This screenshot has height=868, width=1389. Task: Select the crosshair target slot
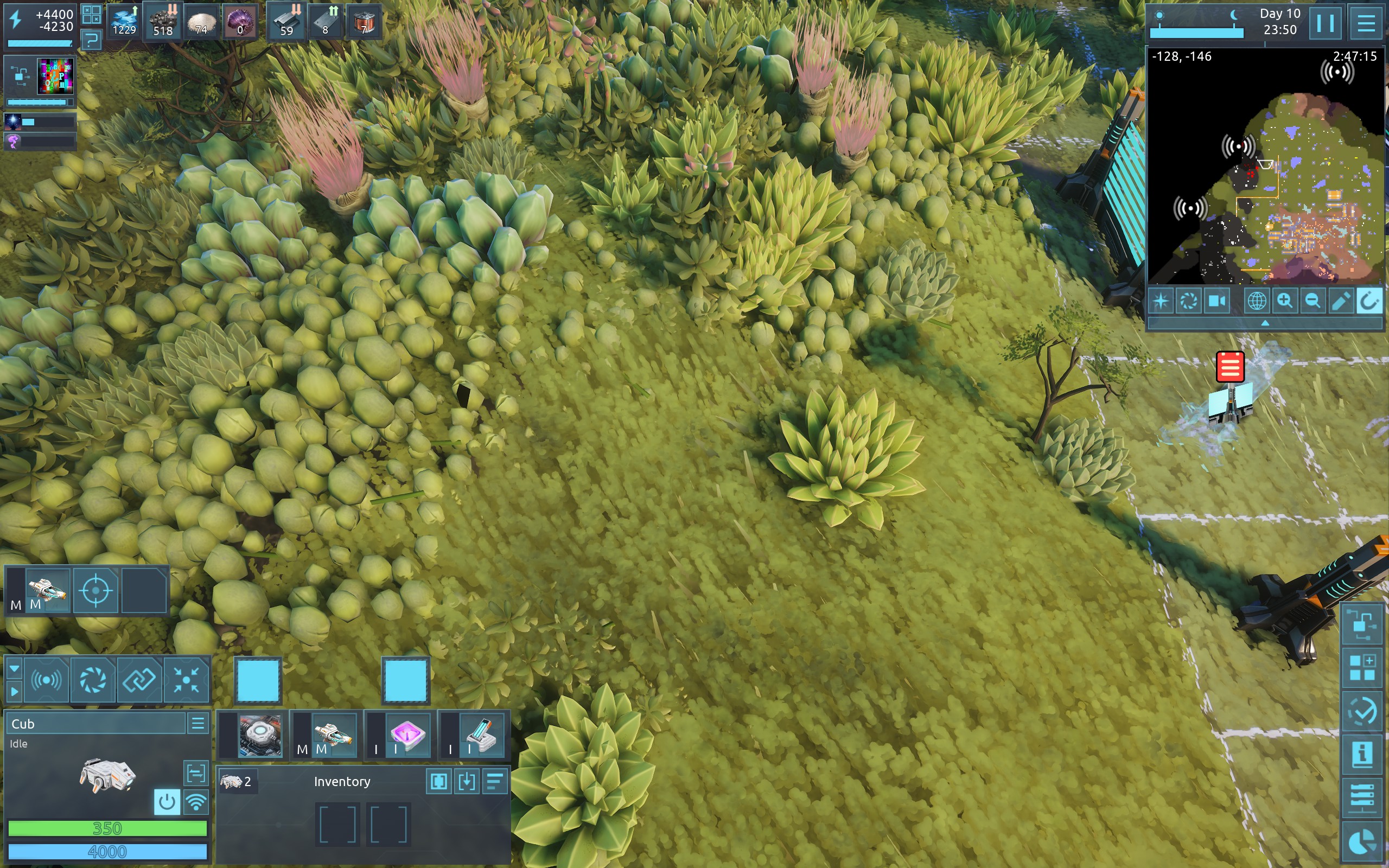click(x=95, y=590)
